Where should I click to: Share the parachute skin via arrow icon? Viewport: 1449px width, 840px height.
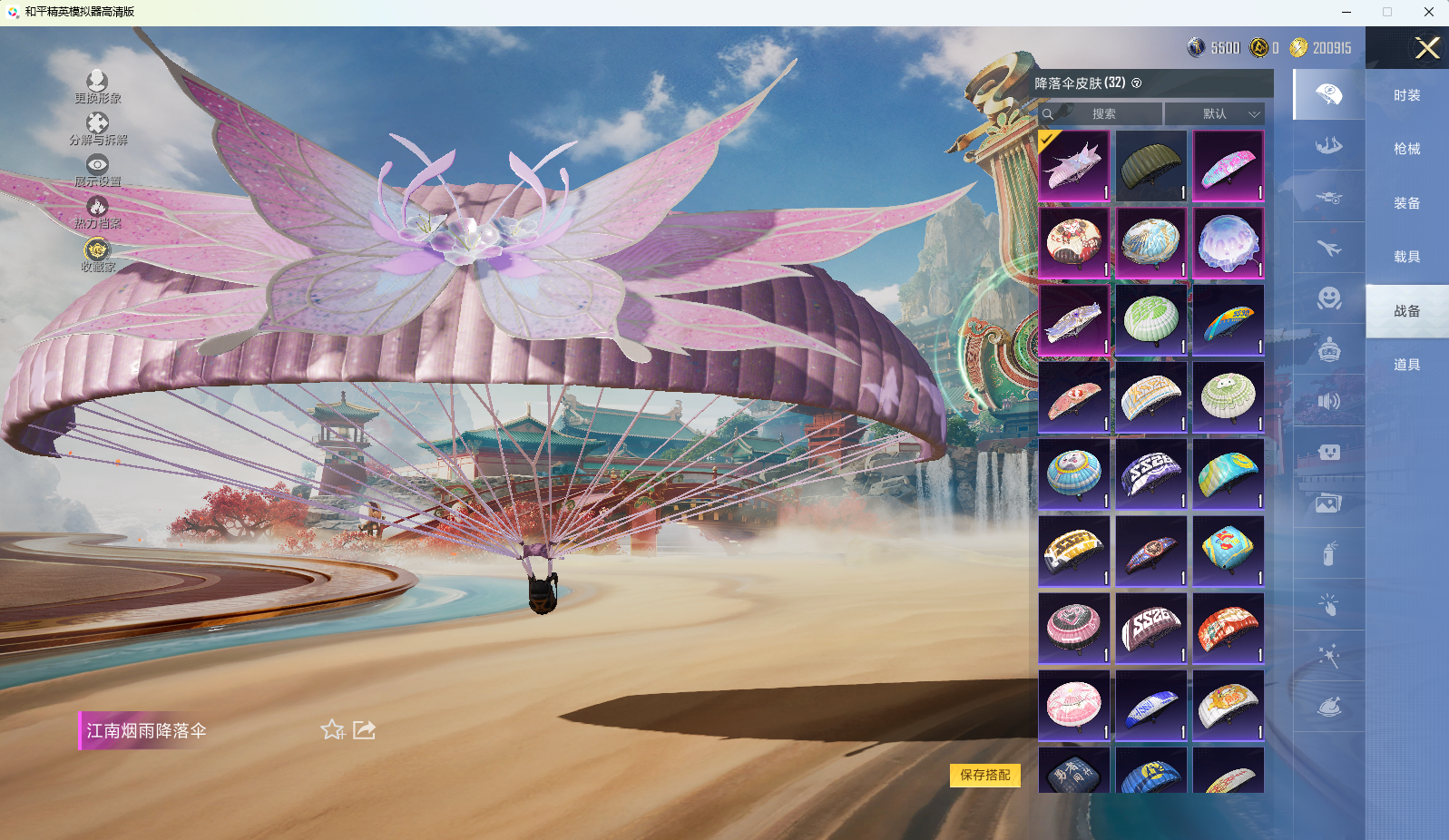(x=364, y=730)
